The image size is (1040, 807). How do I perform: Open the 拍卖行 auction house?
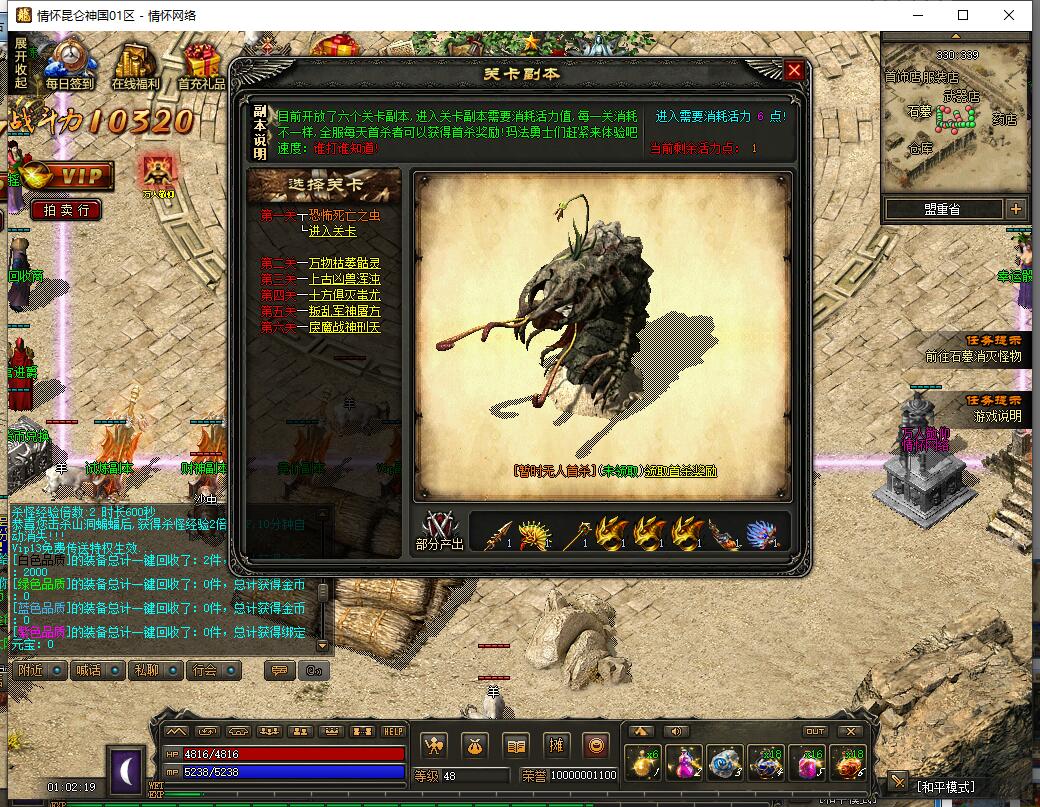point(66,210)
